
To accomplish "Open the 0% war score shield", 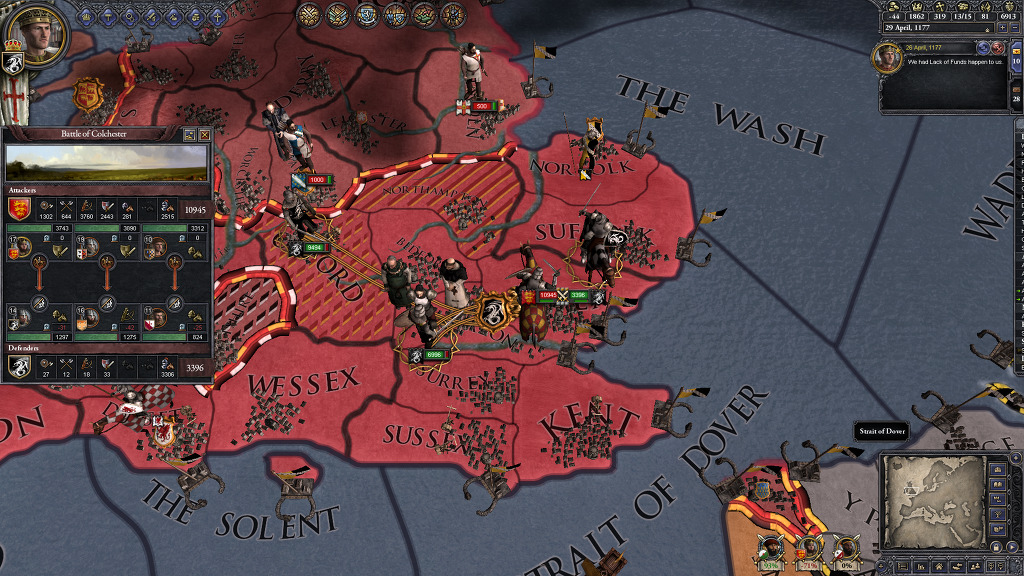I will click(x=846, y=548).
